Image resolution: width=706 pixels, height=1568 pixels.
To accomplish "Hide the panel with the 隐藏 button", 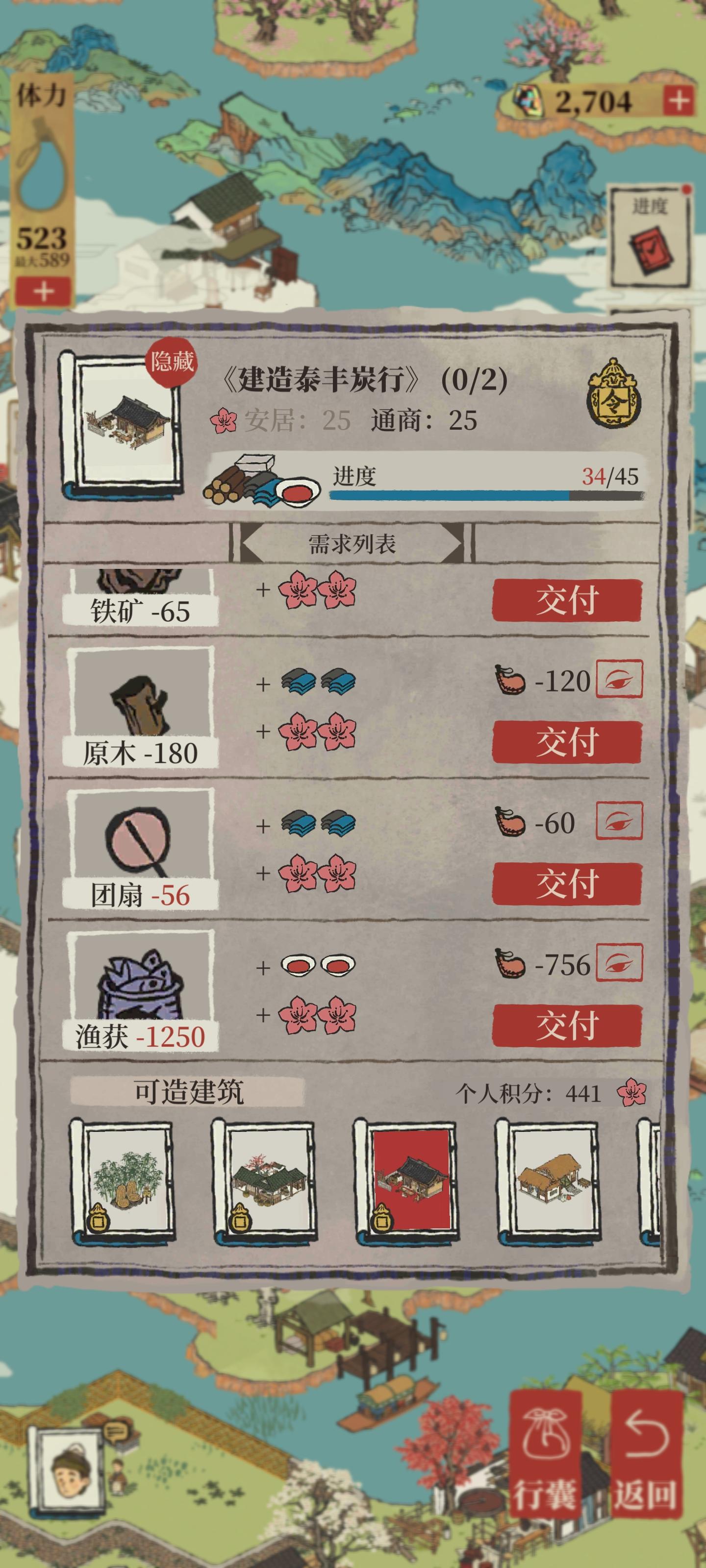I will pyautogui.click(x=172, y=362).
